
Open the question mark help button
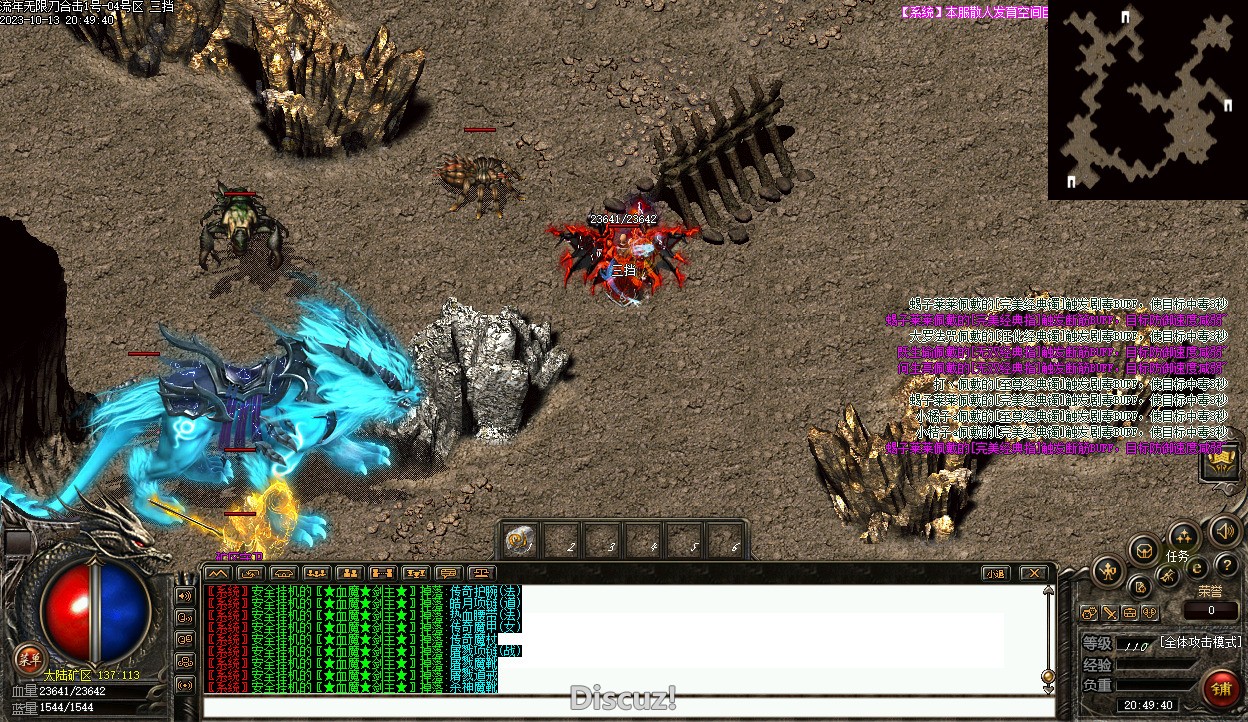point(1226,566)
